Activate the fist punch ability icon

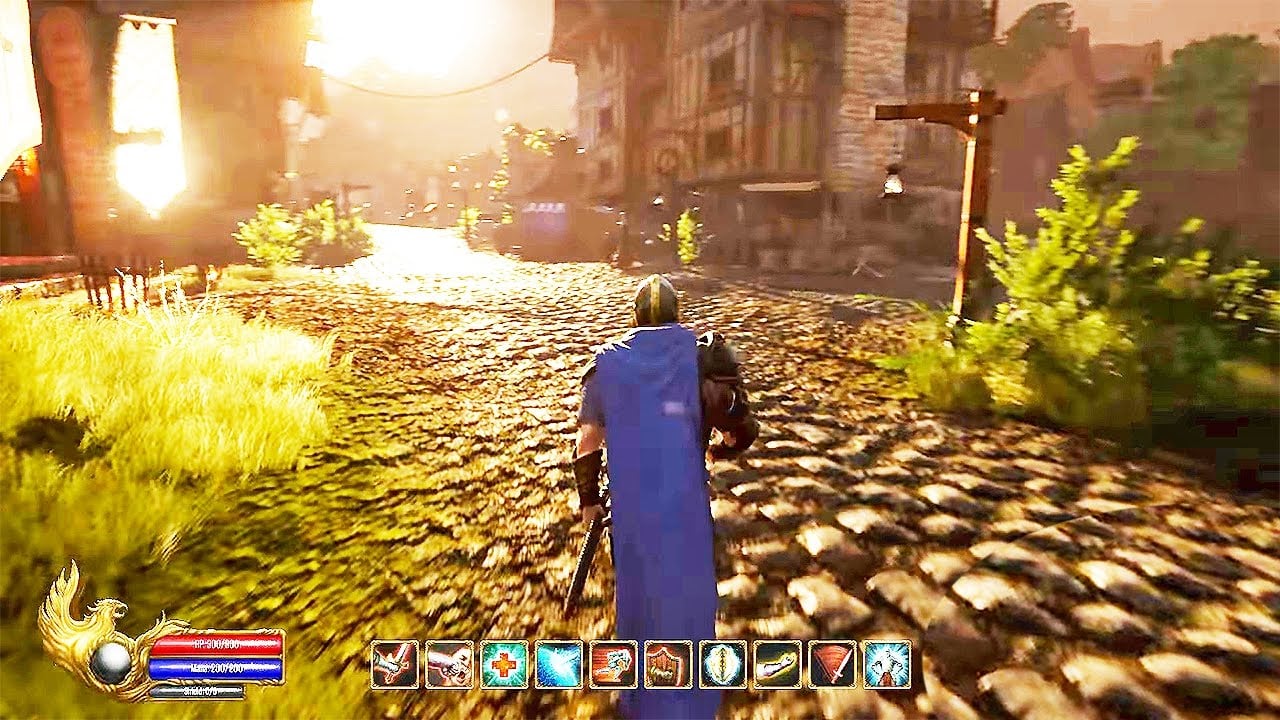[x=448, y=666]
